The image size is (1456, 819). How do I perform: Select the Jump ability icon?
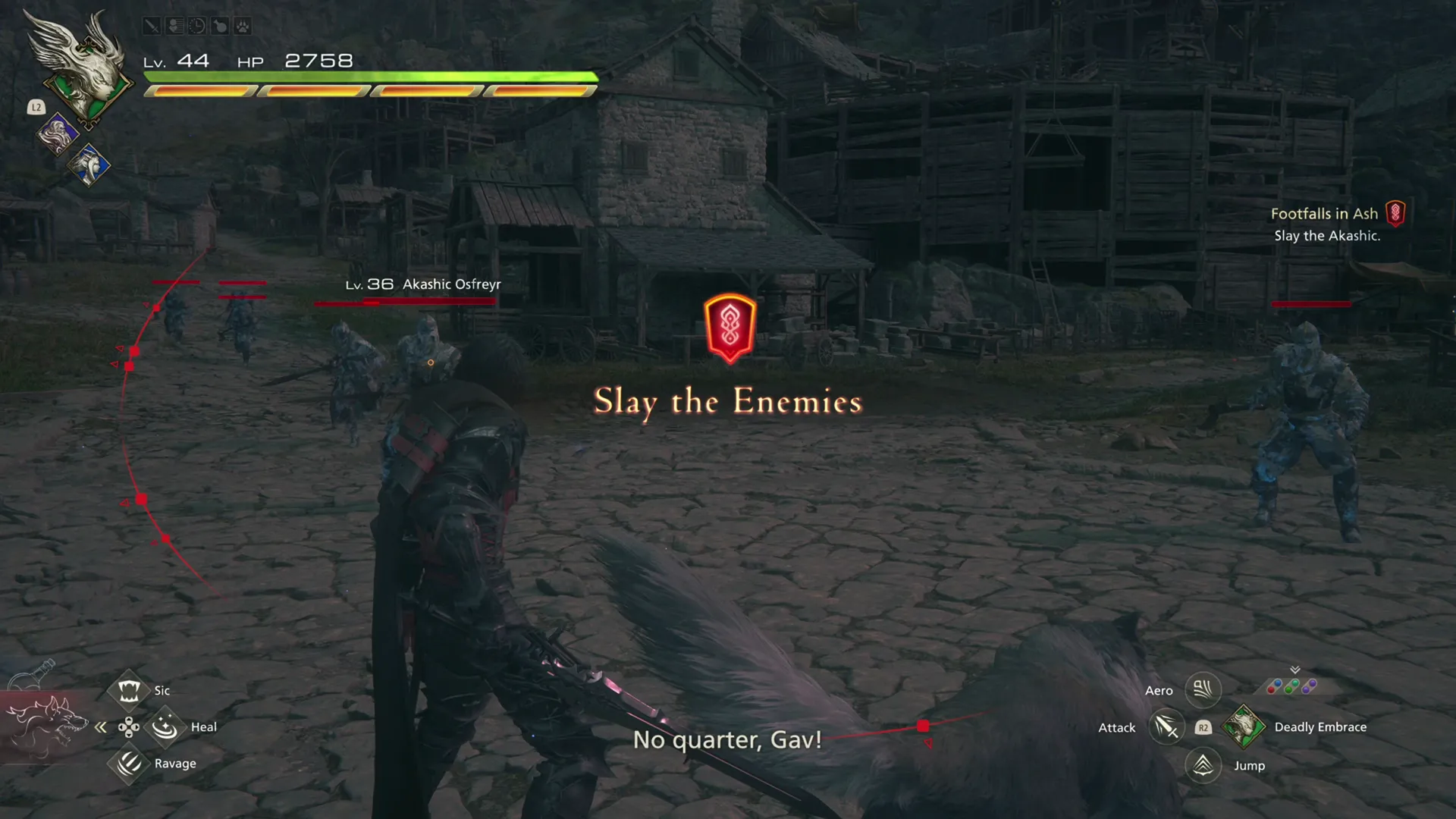[x=1203, y=765]
